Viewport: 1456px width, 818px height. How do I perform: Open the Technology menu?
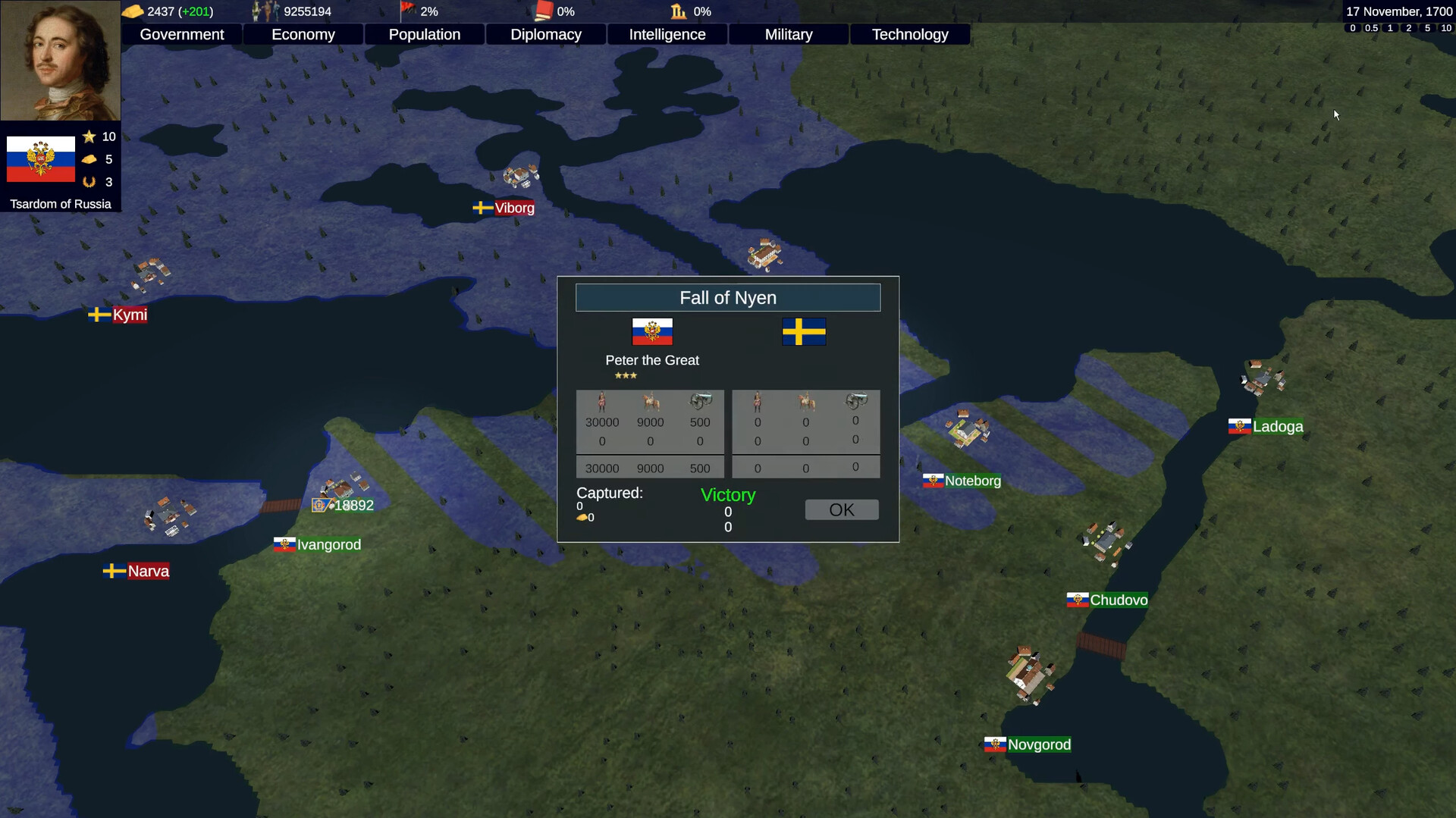909,34
